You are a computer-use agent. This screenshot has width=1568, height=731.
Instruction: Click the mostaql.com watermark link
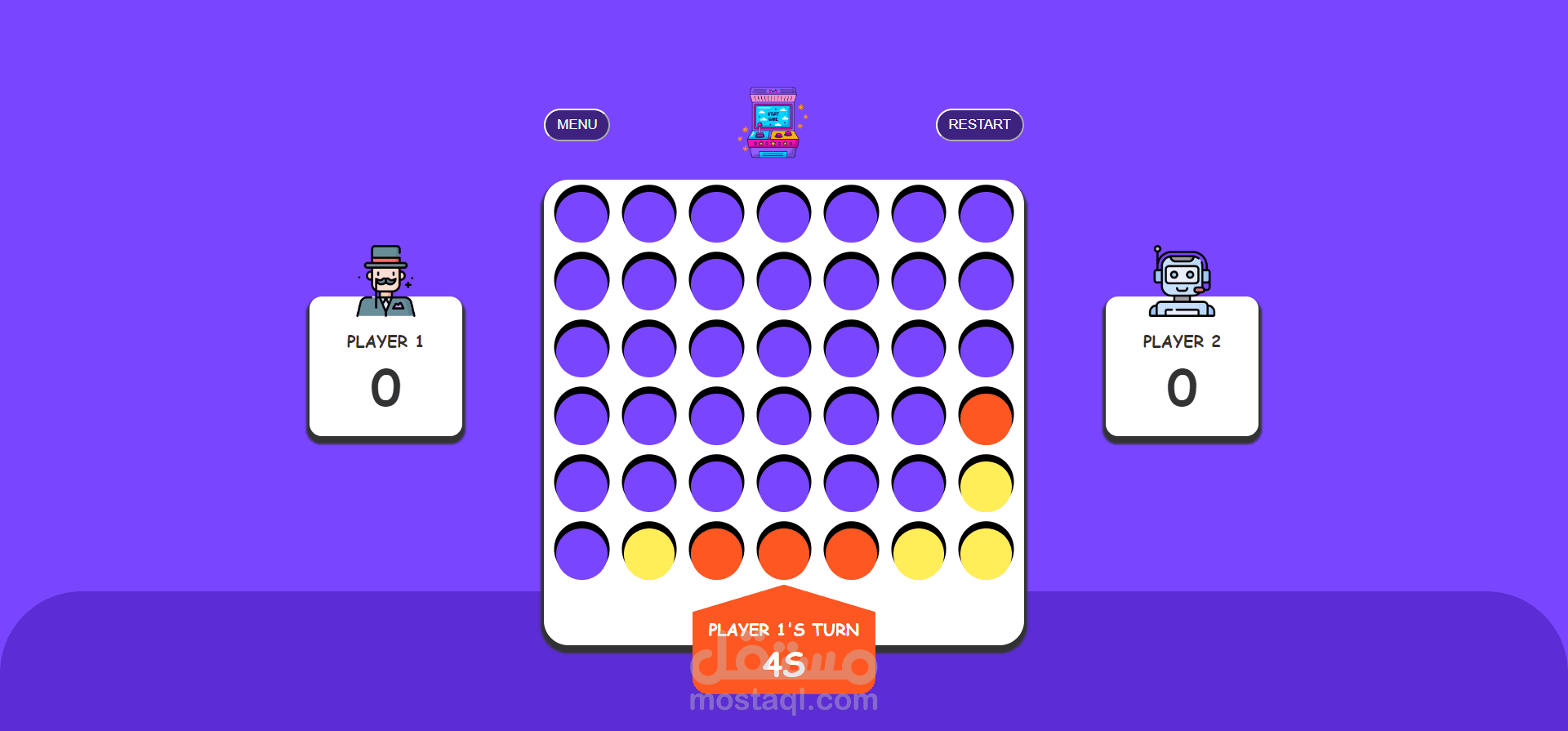[782, 700]
